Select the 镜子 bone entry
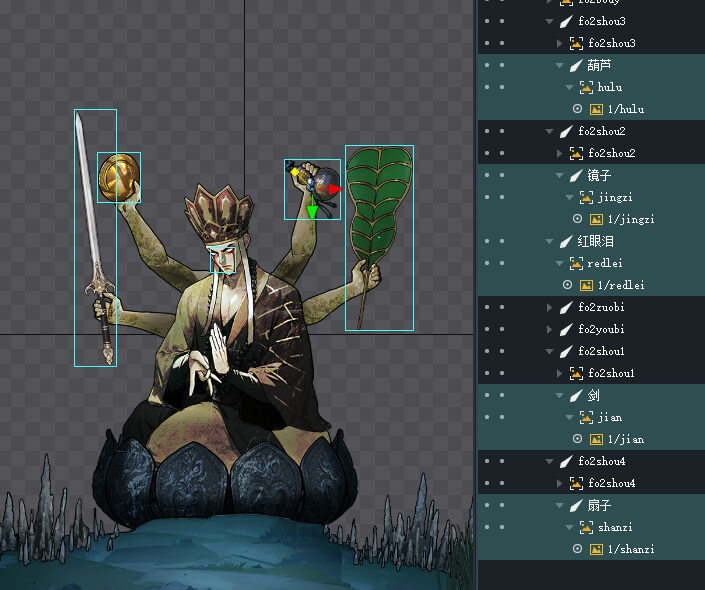 [x=600, y=175]
